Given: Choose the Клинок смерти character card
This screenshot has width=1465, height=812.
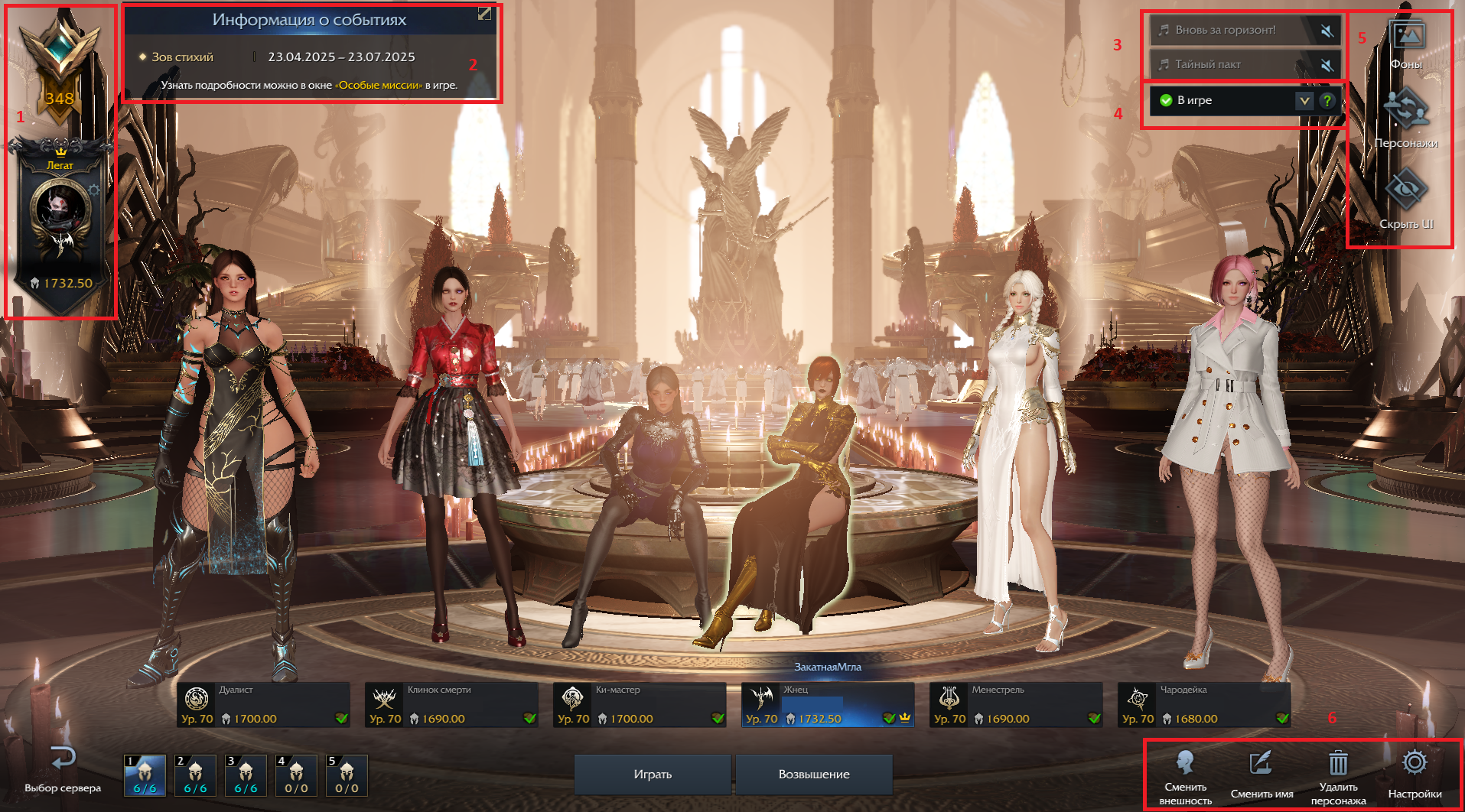Looking at the screenshot, I should point(451,705).
